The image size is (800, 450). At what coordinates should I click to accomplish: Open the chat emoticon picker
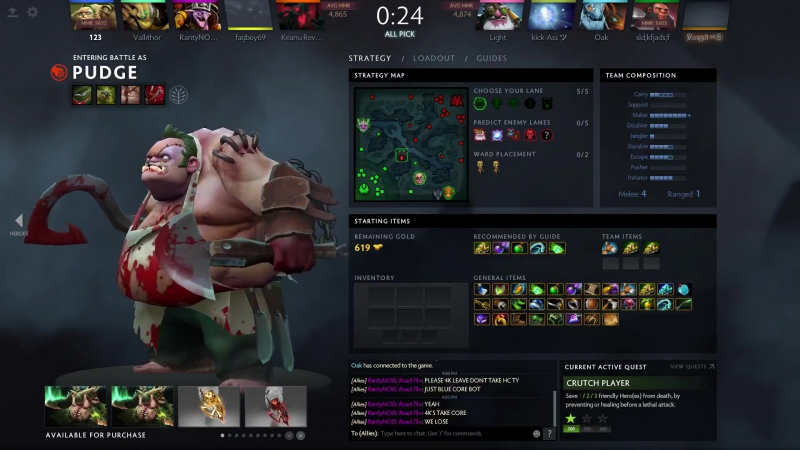click(536, 434)
